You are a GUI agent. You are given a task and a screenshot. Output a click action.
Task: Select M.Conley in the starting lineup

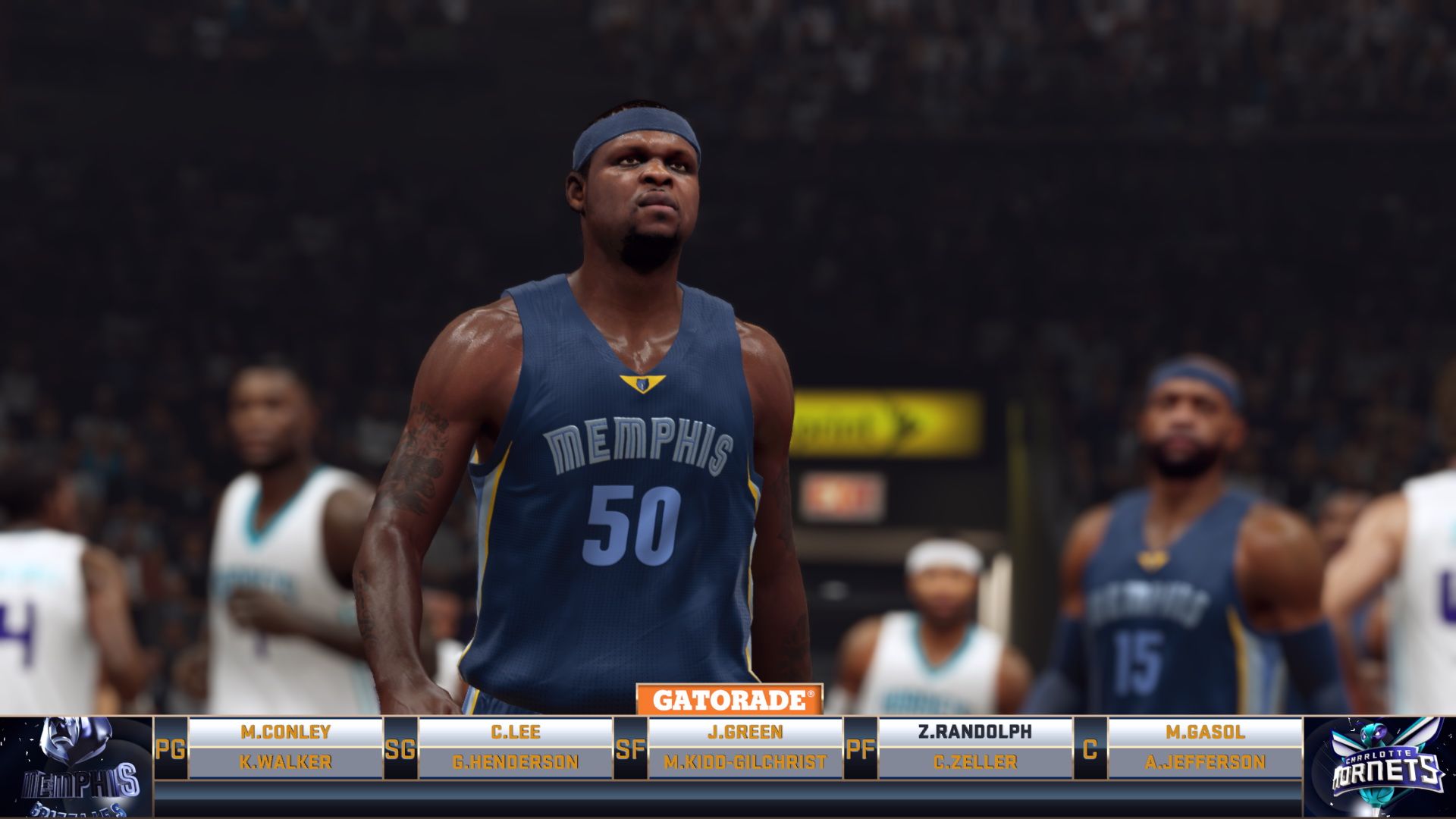point(285,732)
